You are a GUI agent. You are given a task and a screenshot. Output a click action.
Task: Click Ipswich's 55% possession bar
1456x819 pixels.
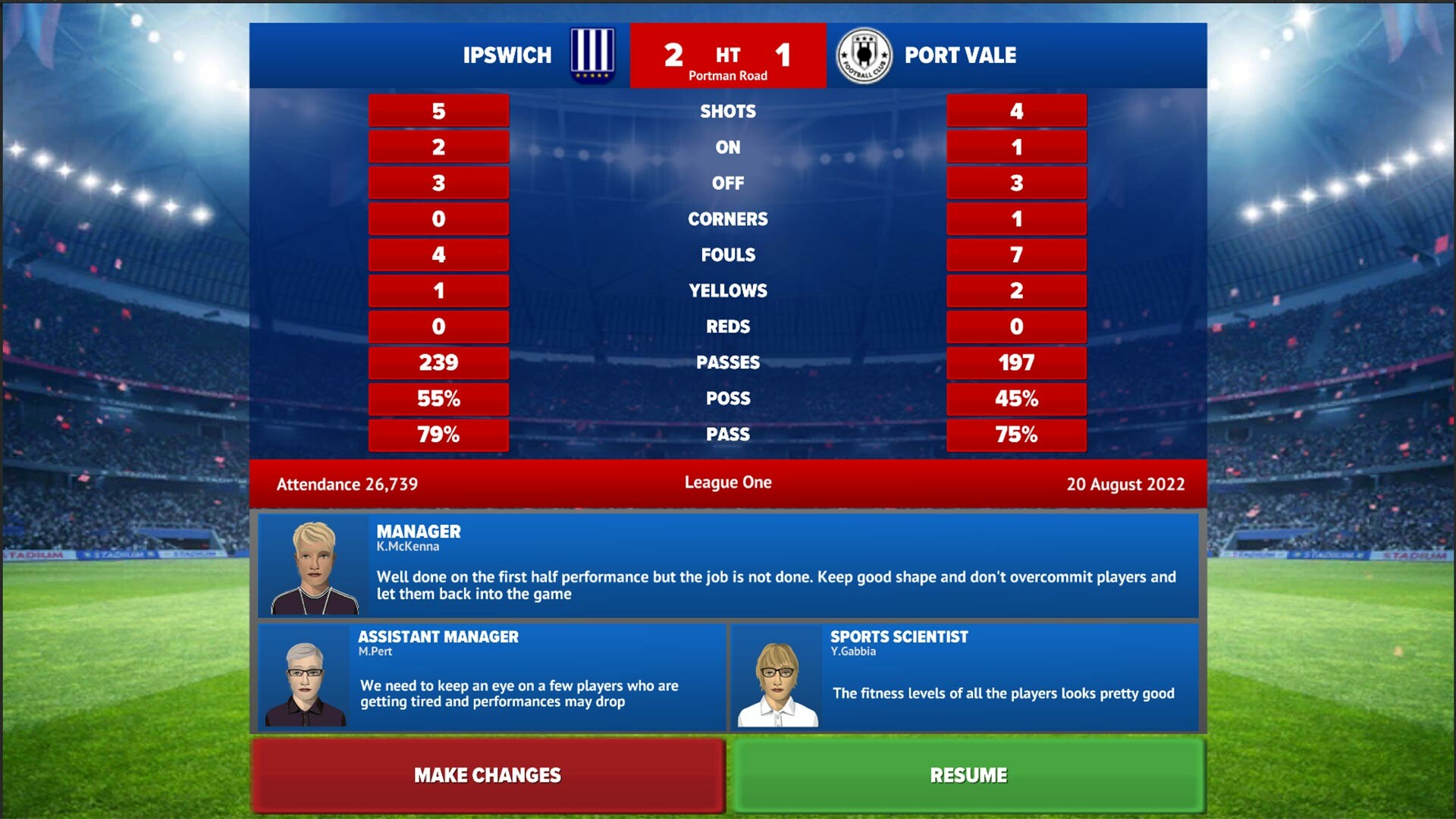click(x=438, y=399)
